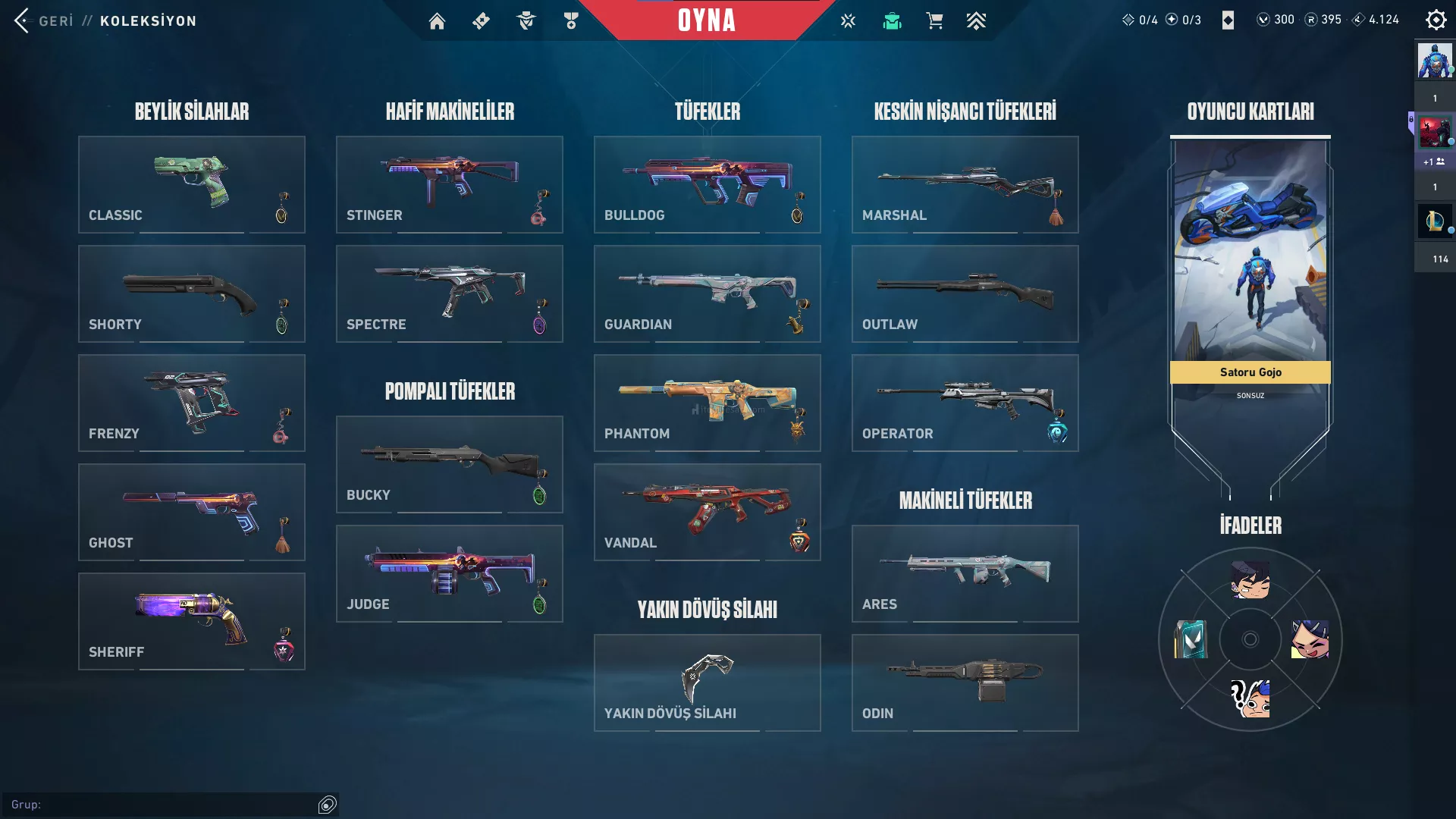Select the Operator sniper slot
Screen dimensions: 1456x819
click(965, 403)
